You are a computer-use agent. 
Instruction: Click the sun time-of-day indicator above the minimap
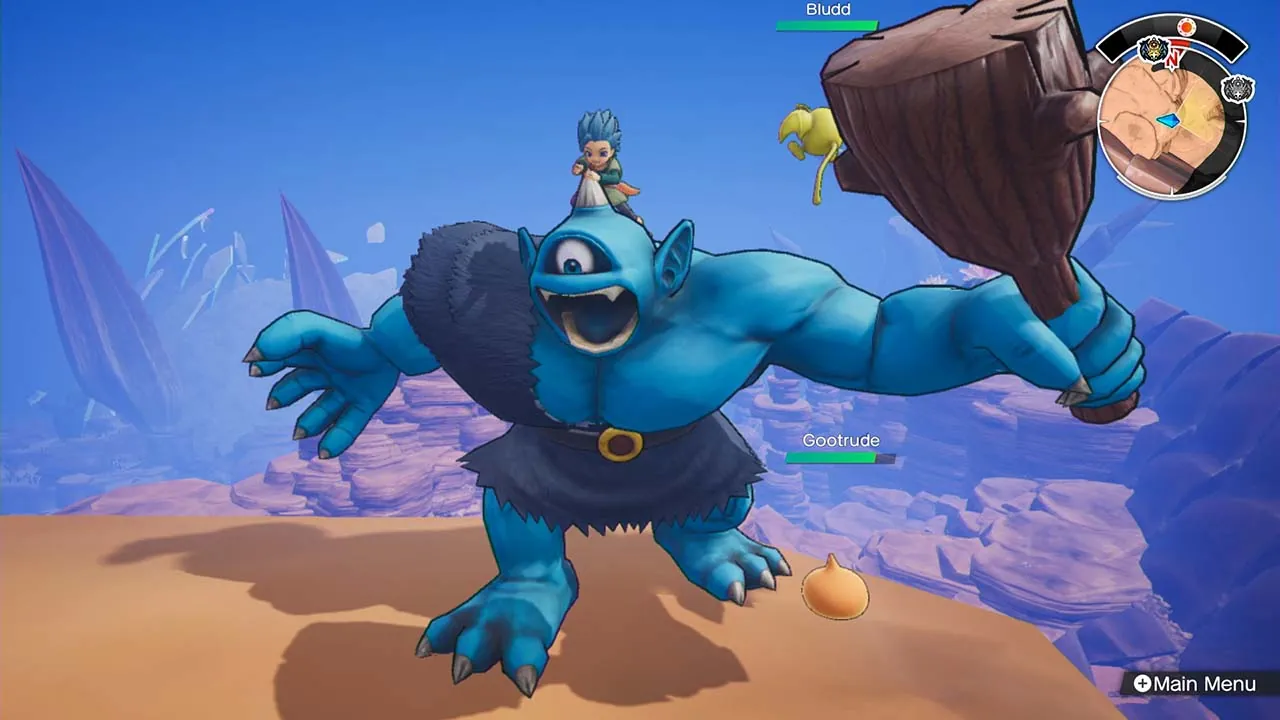point(1187,26)
